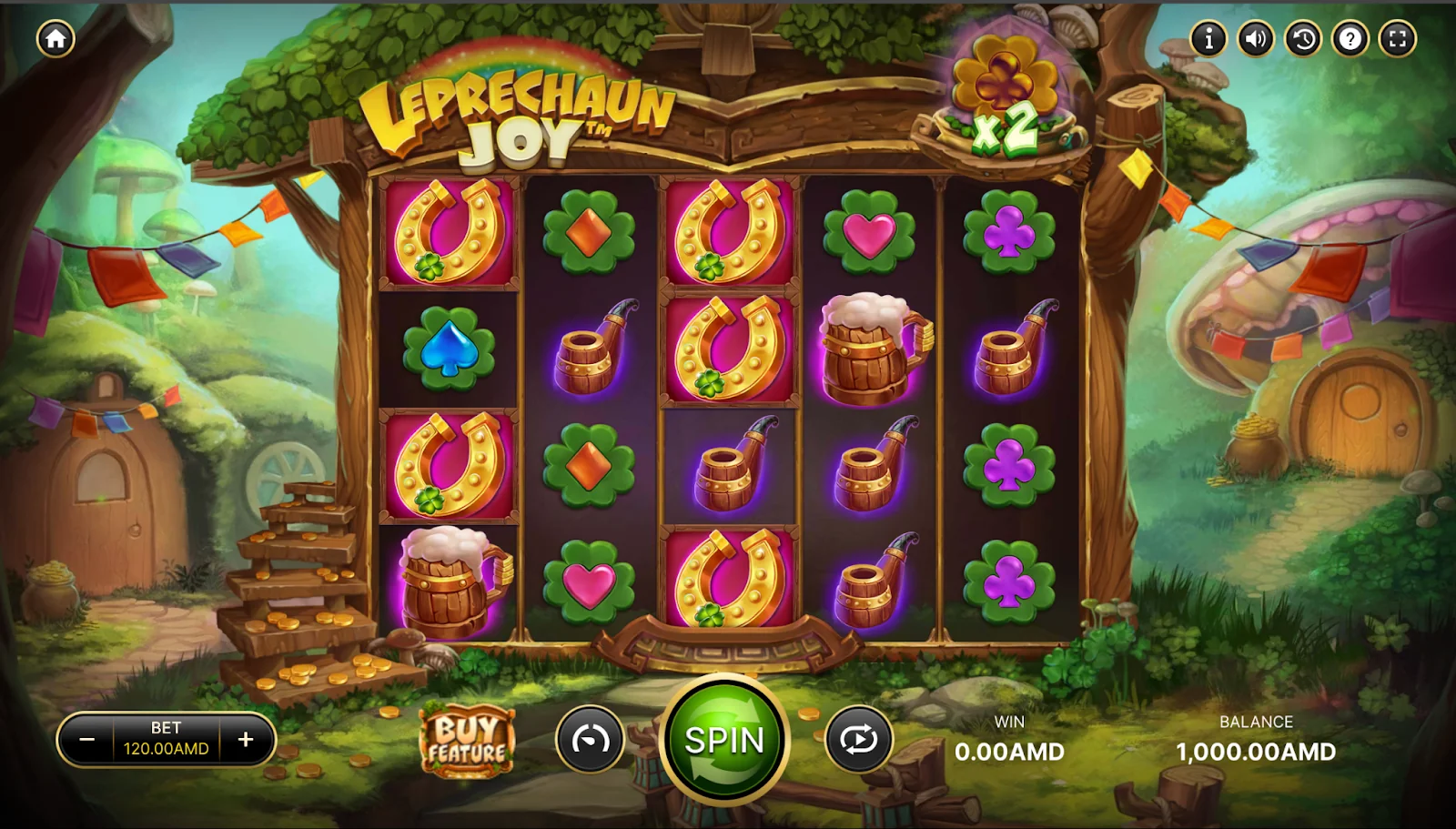Open the Buy Feature offer

coord(467,741)
